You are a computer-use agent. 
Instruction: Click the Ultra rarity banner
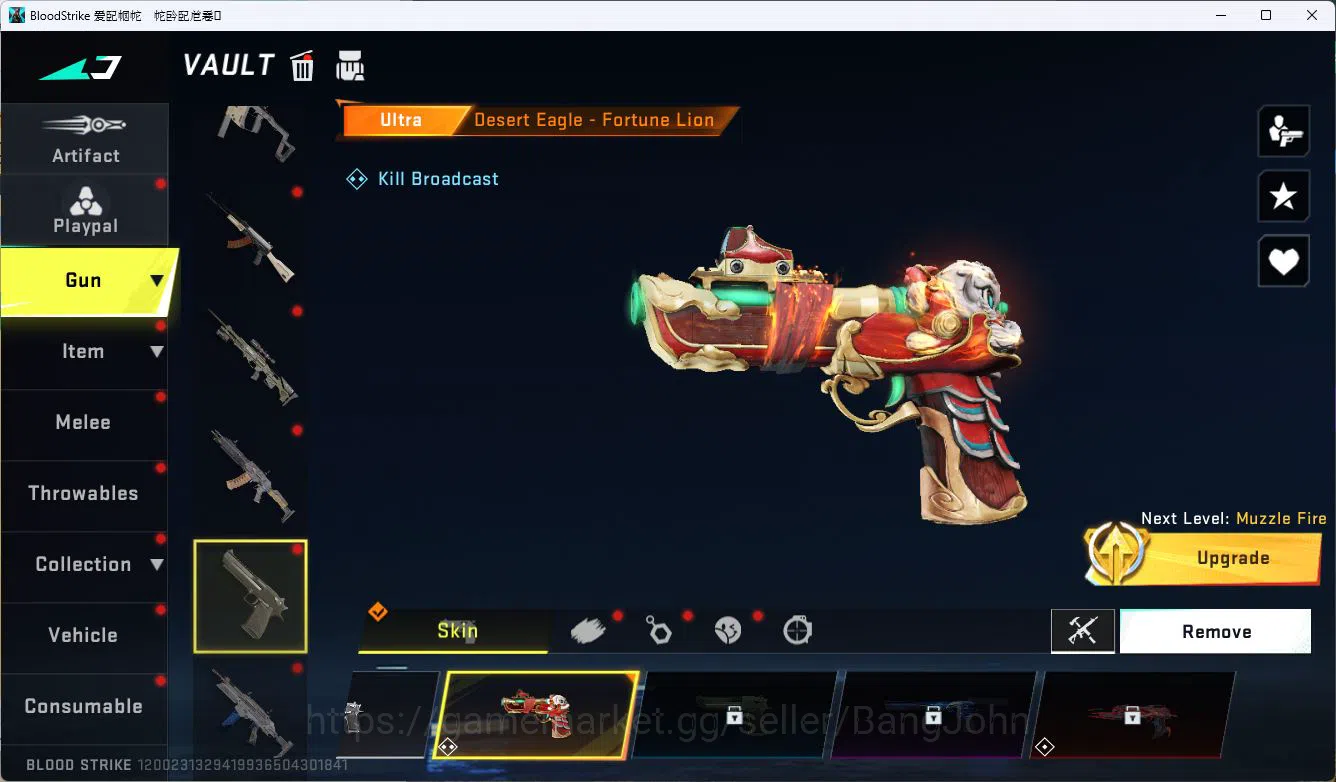click(x=400, y=120)
